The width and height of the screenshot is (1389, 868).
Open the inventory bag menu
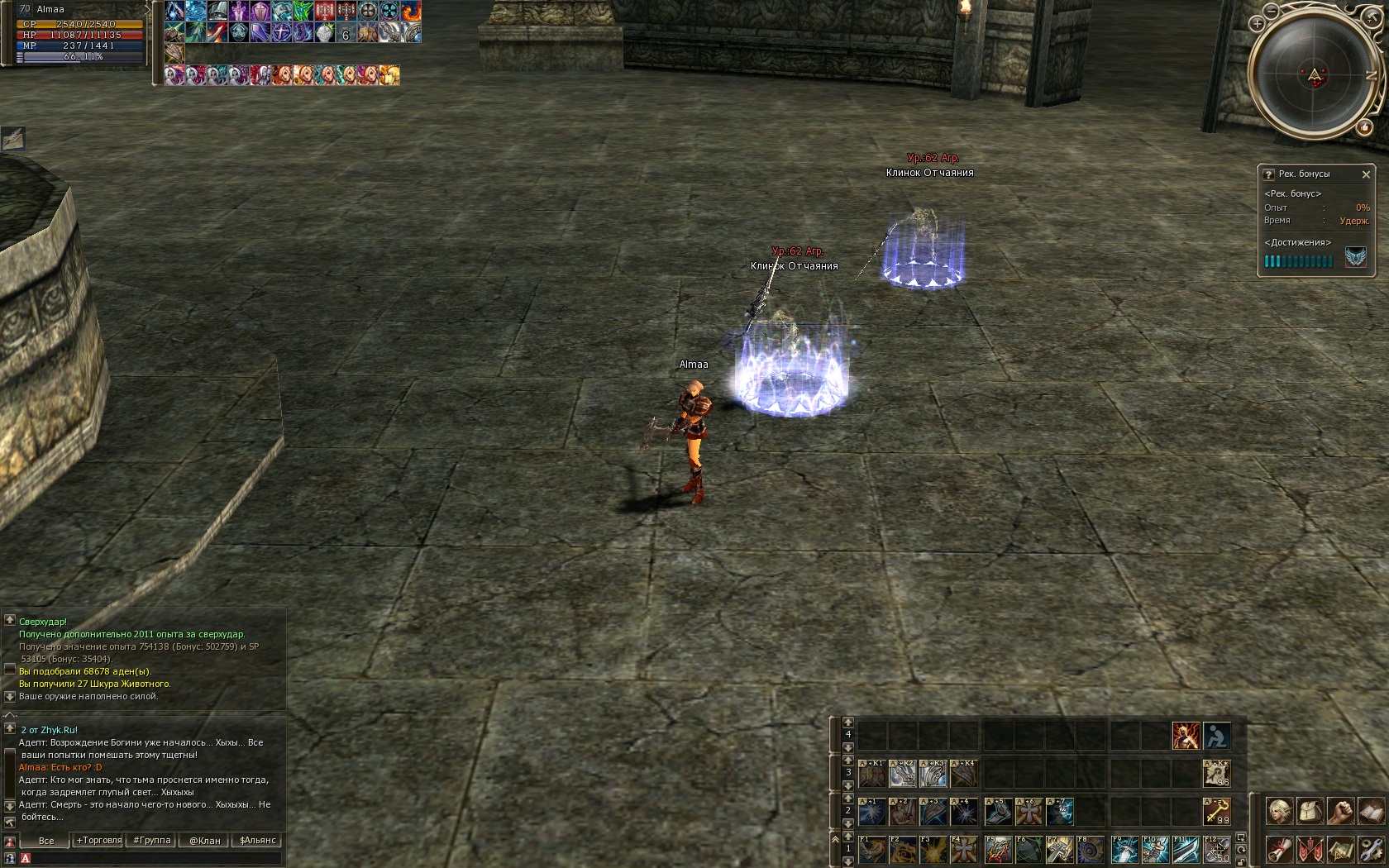point(1310,811)
